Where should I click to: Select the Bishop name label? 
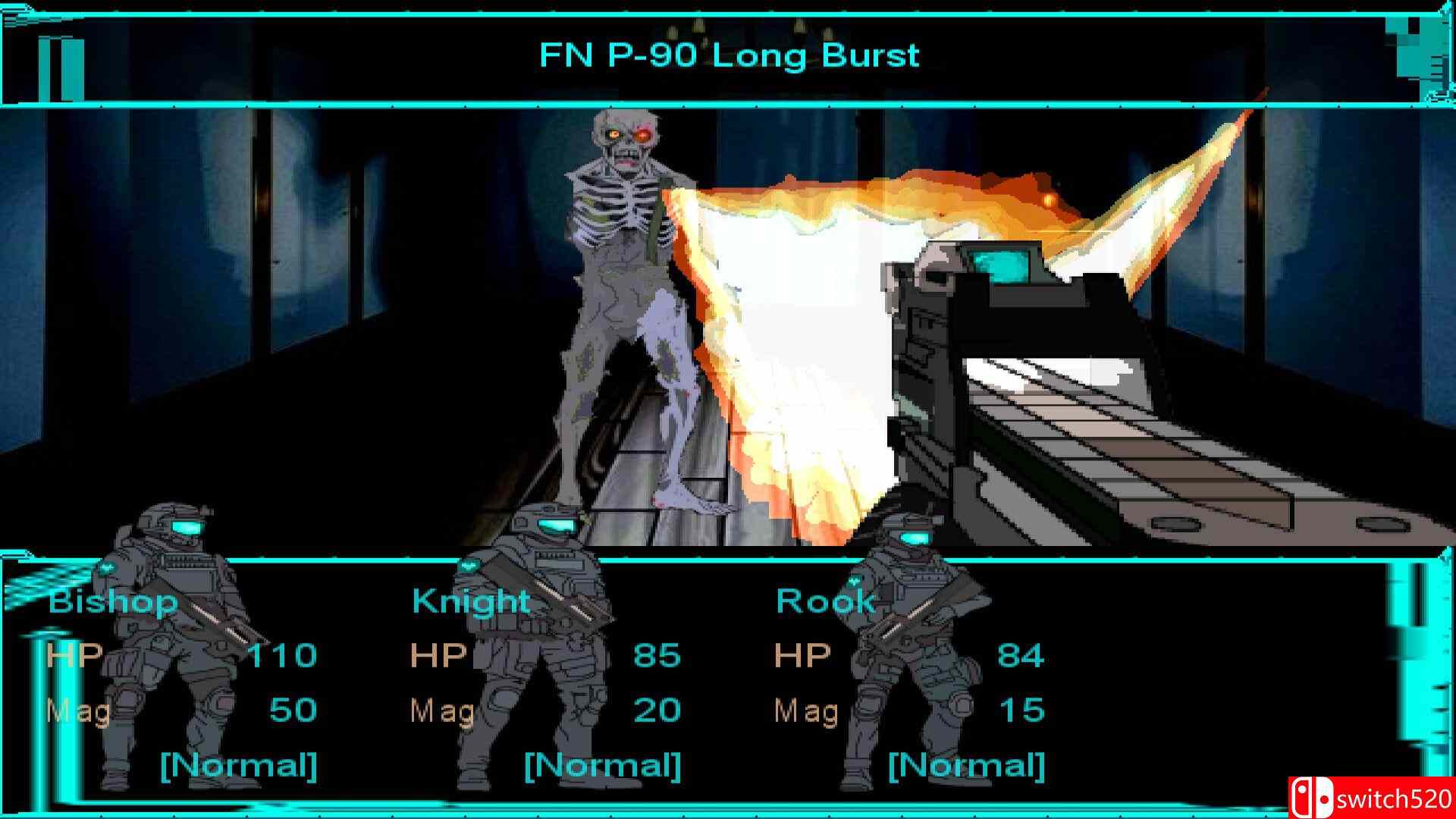point(112,601)
